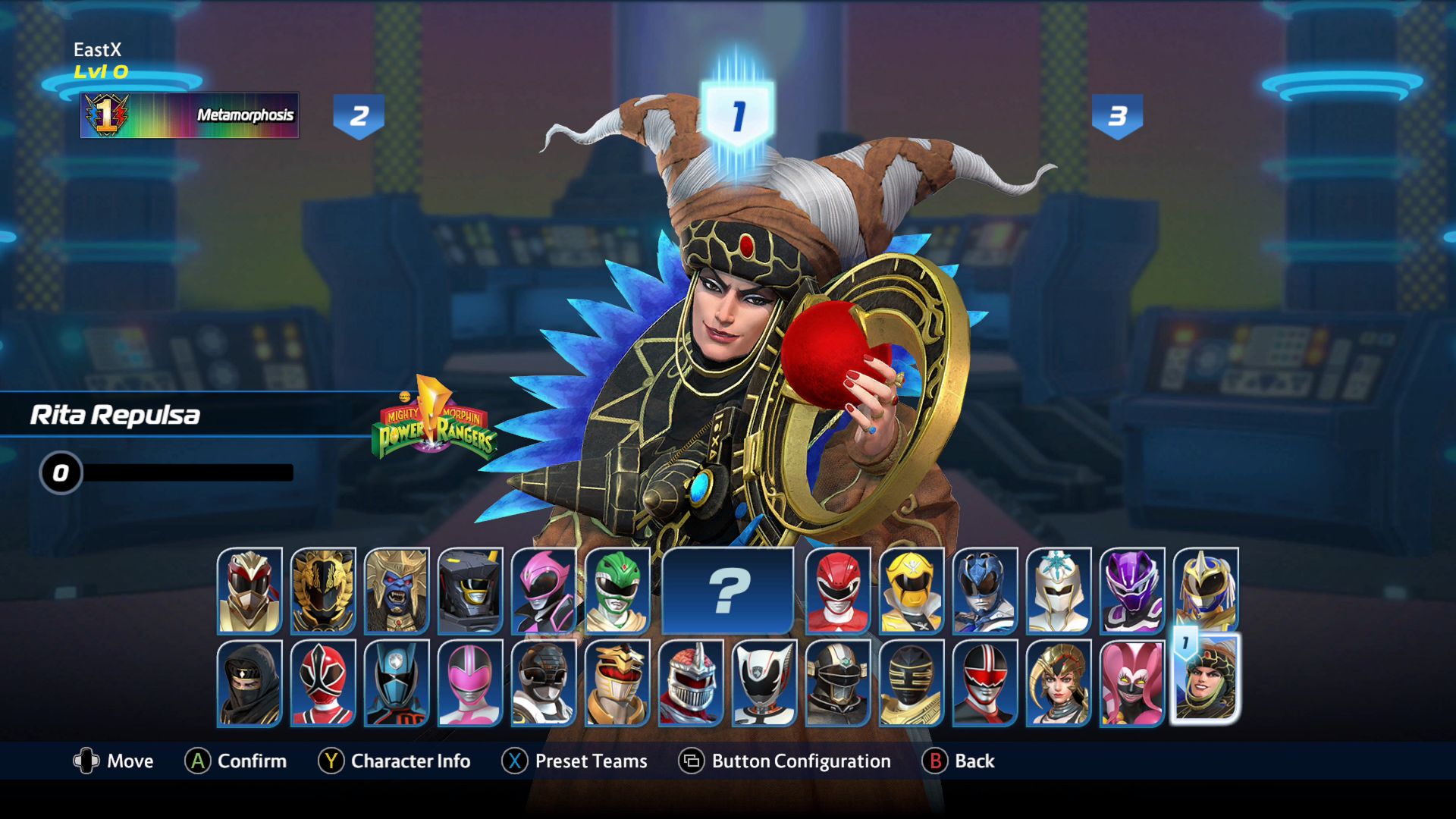Select the pink Time Force Ranger portrait

[x=470, y=682]
